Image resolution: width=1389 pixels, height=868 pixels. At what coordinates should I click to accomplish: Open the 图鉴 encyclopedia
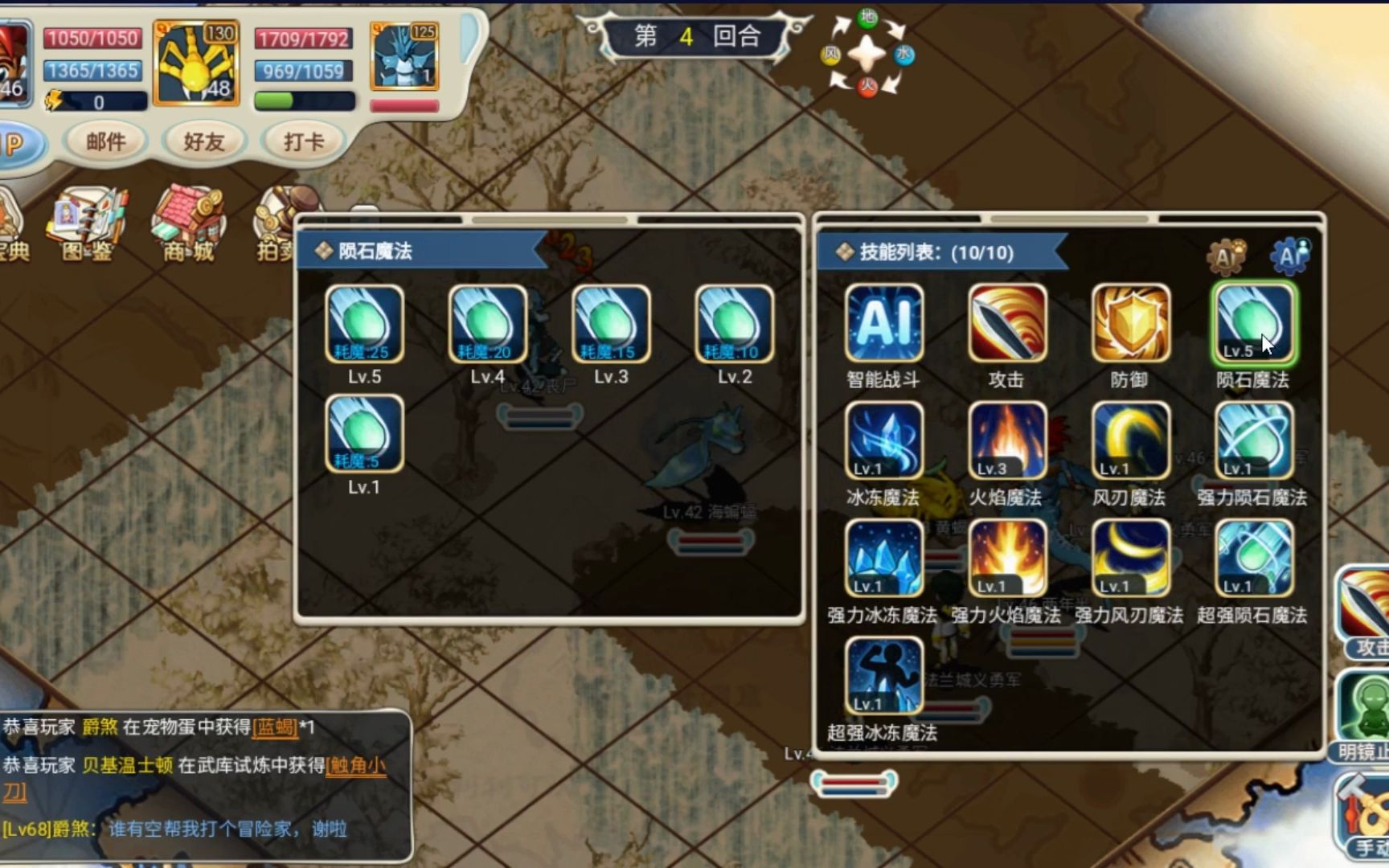coord(87,223)
